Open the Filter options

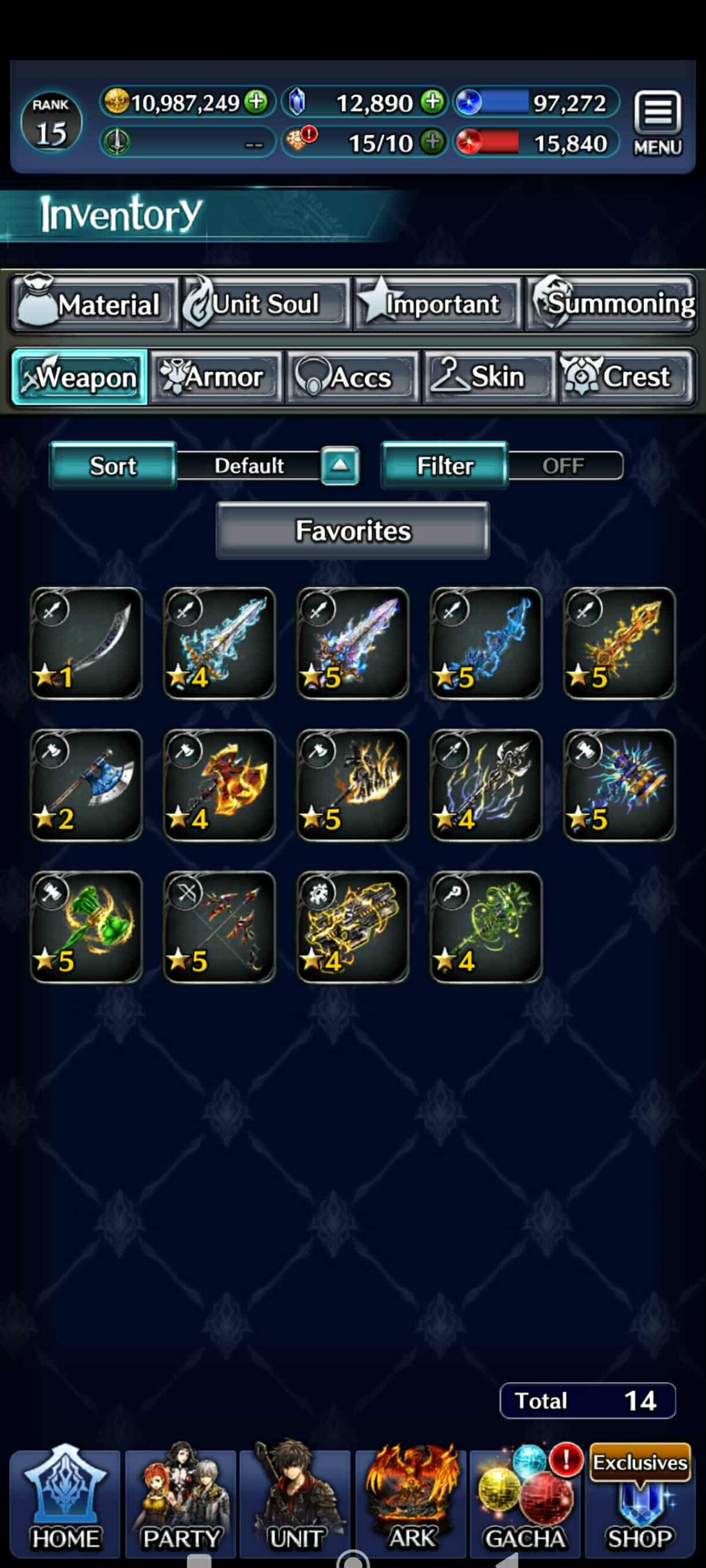444,466
